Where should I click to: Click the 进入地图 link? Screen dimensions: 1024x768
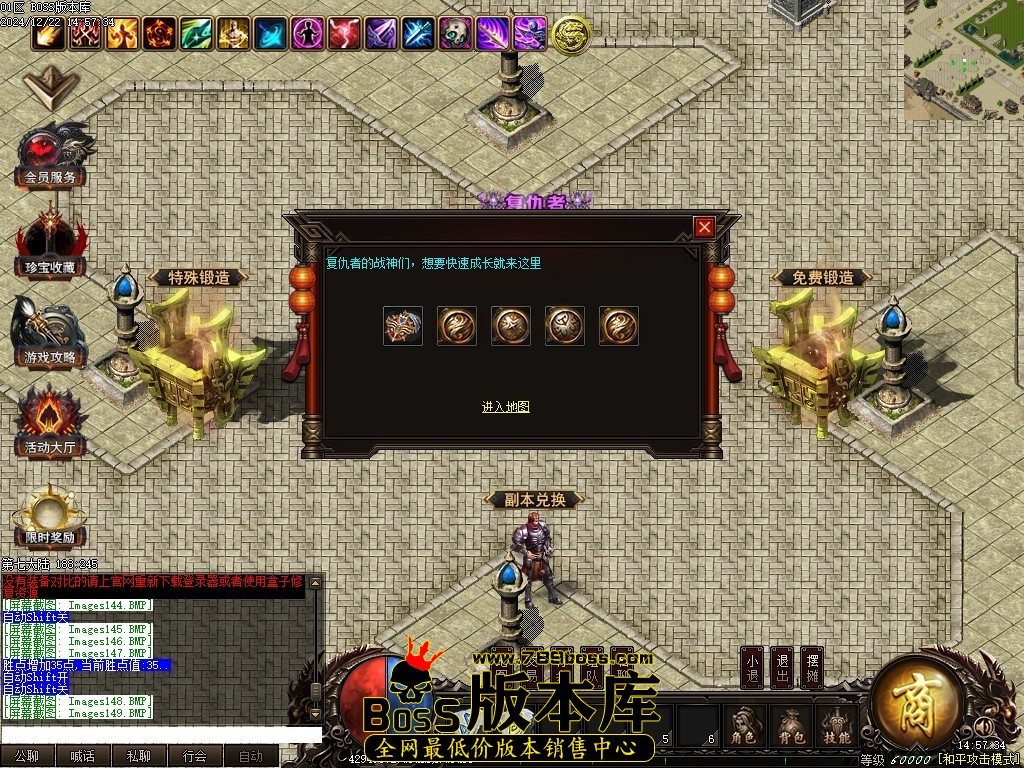point(505,407)
